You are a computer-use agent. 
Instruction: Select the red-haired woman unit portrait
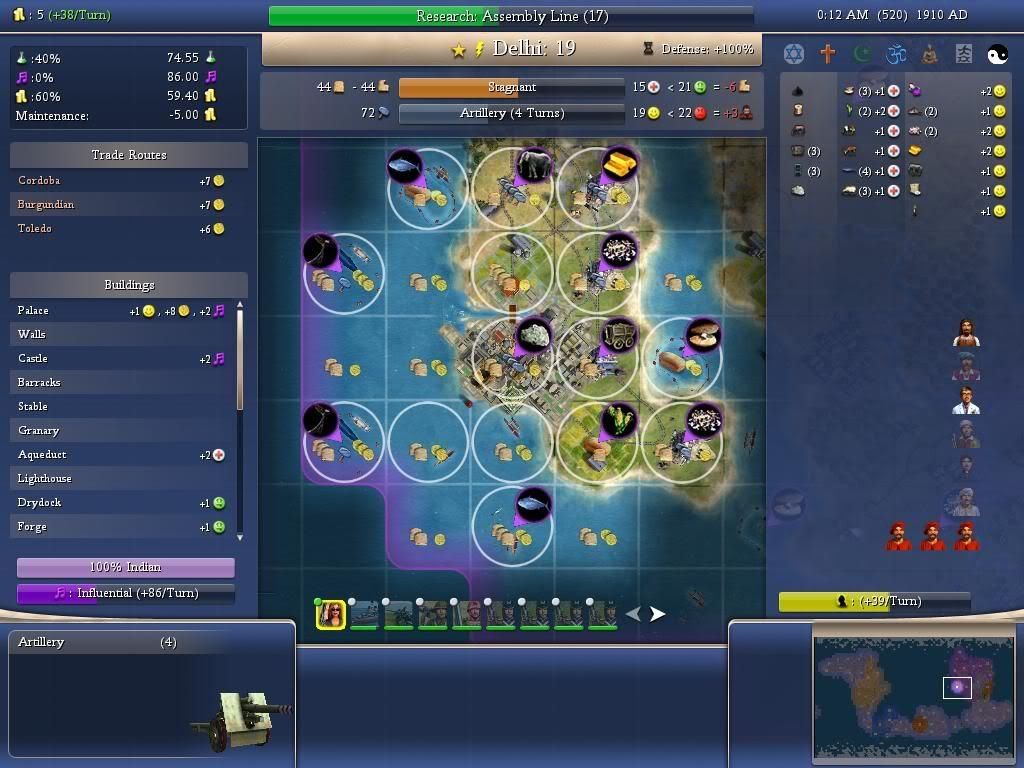pyautogui.click(x=330, y=614)
